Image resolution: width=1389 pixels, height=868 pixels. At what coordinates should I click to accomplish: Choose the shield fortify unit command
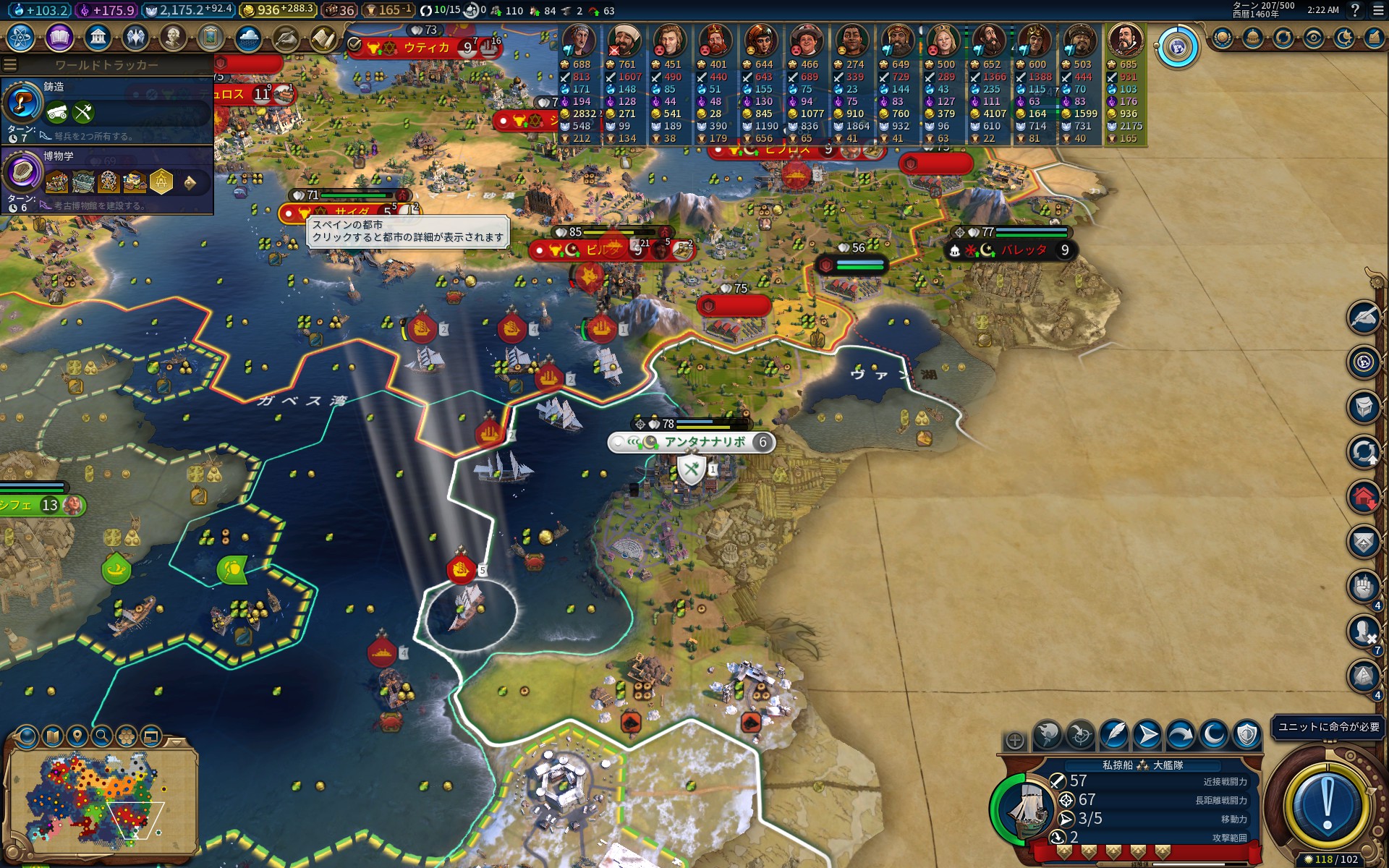coord(1246,736)
